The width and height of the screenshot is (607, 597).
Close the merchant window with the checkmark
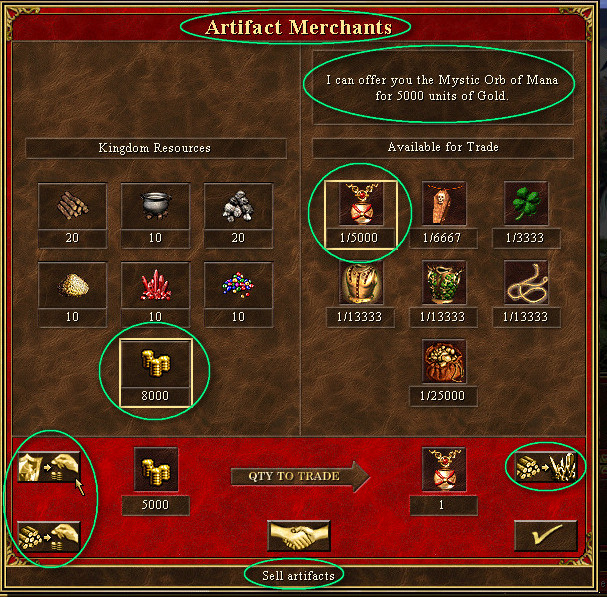pyautogui.click(x=545, y=535)
